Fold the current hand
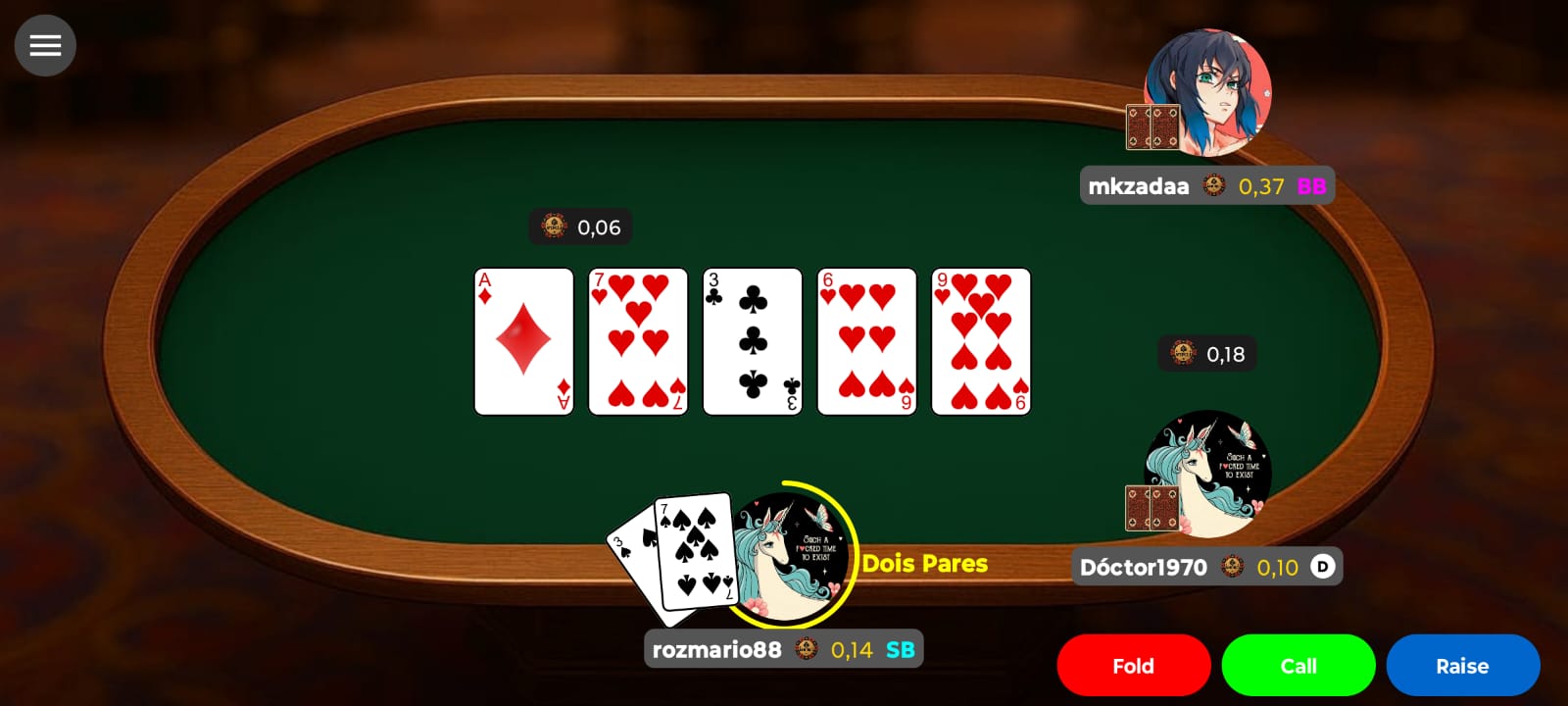The width and height of the screenshot is (1568, 706). click(x=1133, y=665)
